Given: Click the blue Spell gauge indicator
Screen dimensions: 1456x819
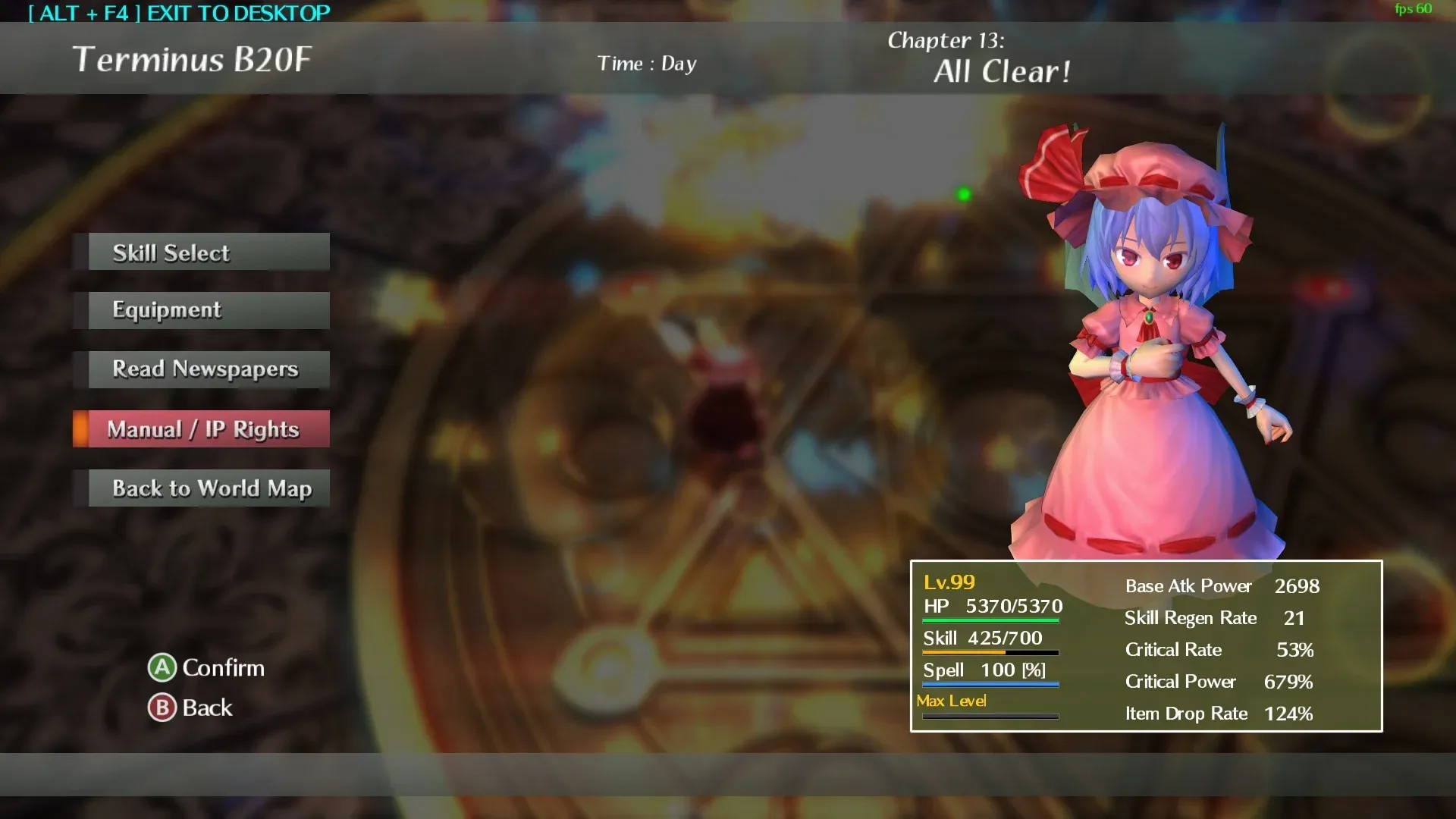Looking at the screenshot, I should click(x=990, y=682).
